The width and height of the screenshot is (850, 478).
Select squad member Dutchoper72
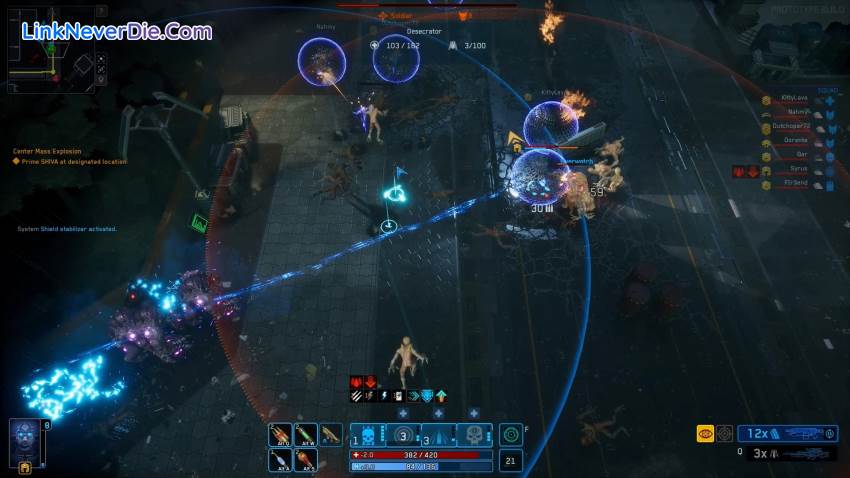pos(790,128)
